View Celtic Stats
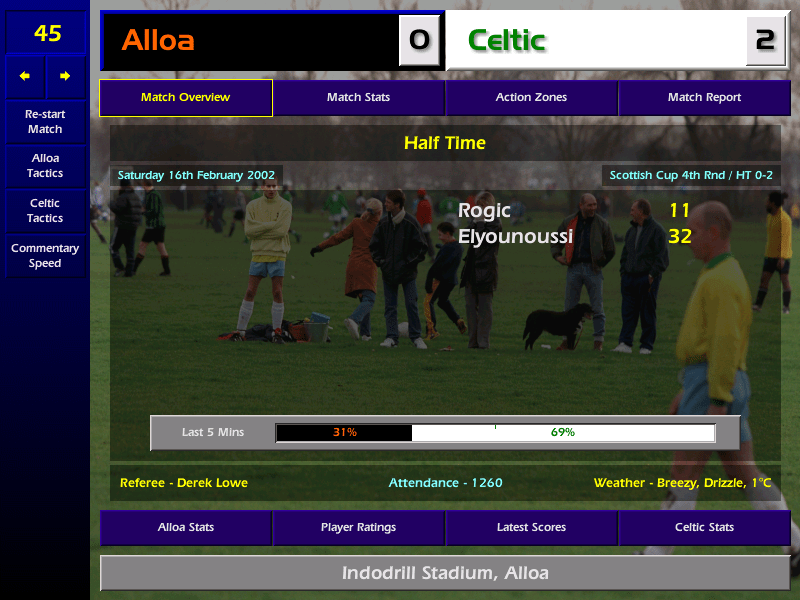The height and width of the screenshot is (600, 800). tap(704, 527)
